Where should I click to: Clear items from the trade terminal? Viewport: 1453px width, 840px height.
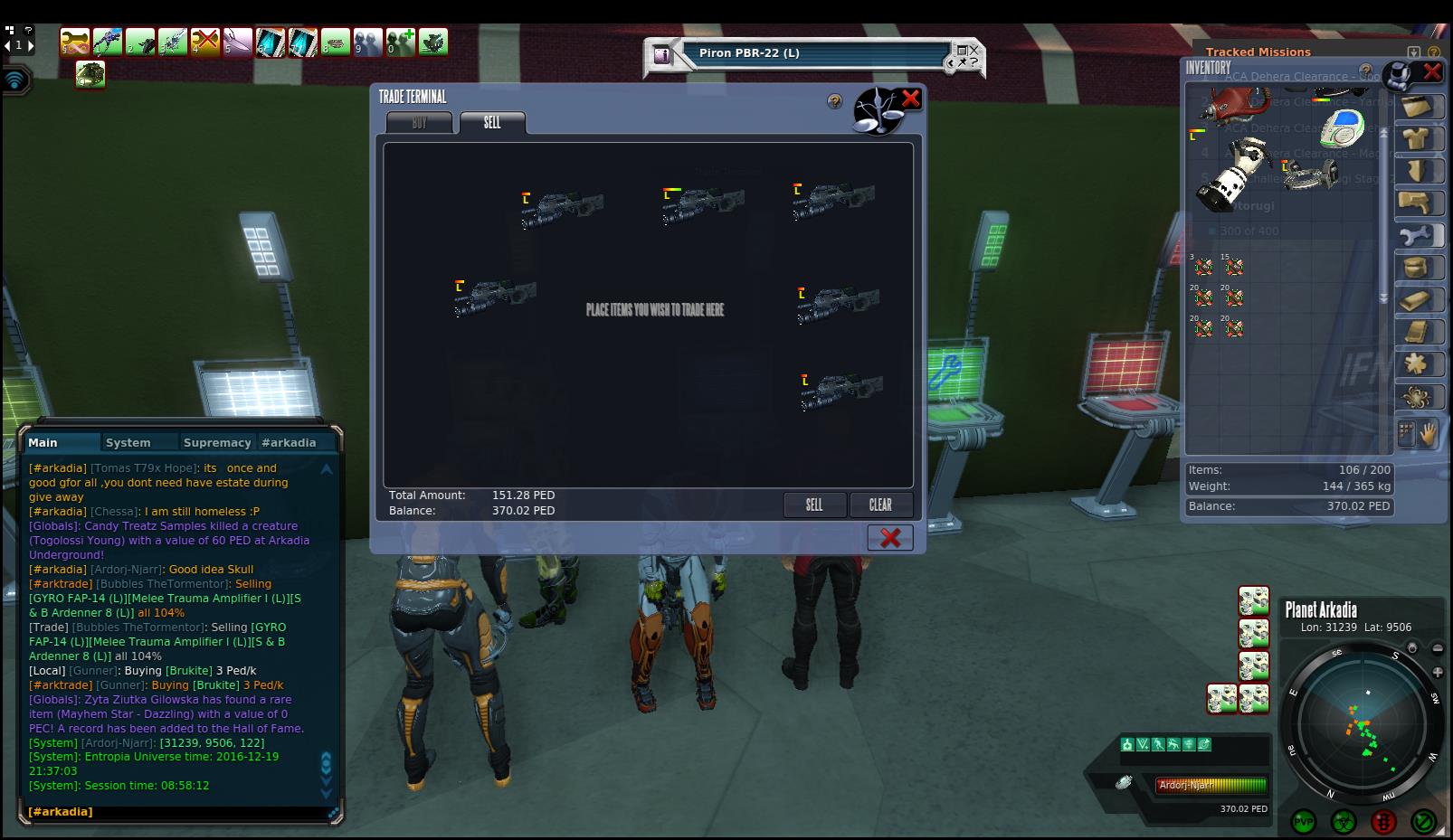coord(880,505)
